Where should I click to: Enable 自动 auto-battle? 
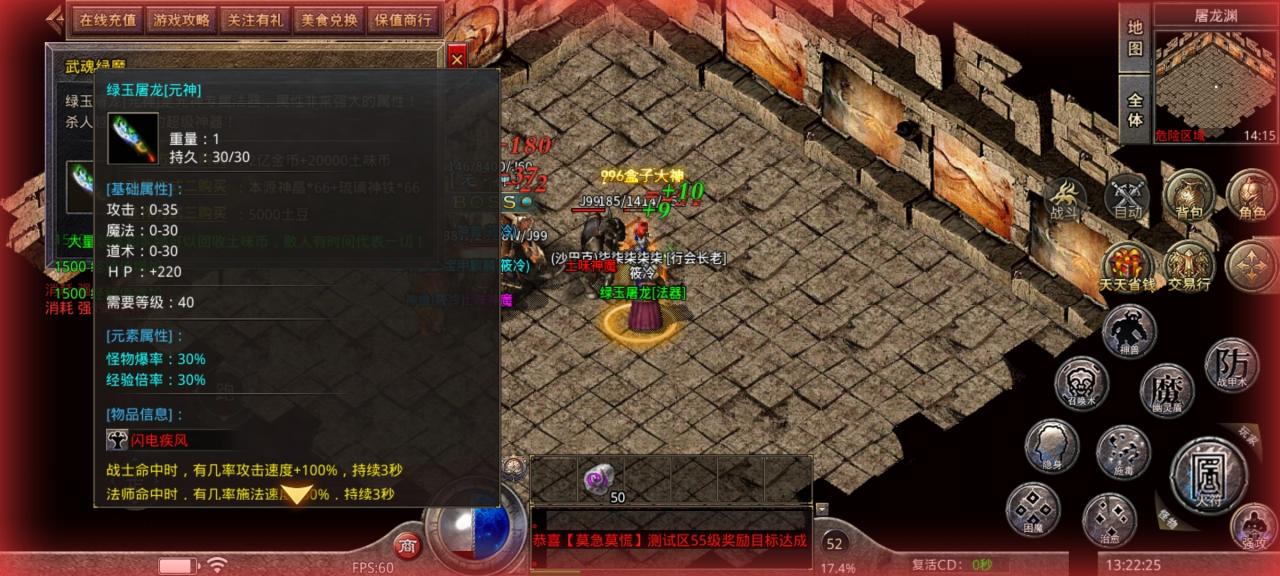1128,198
